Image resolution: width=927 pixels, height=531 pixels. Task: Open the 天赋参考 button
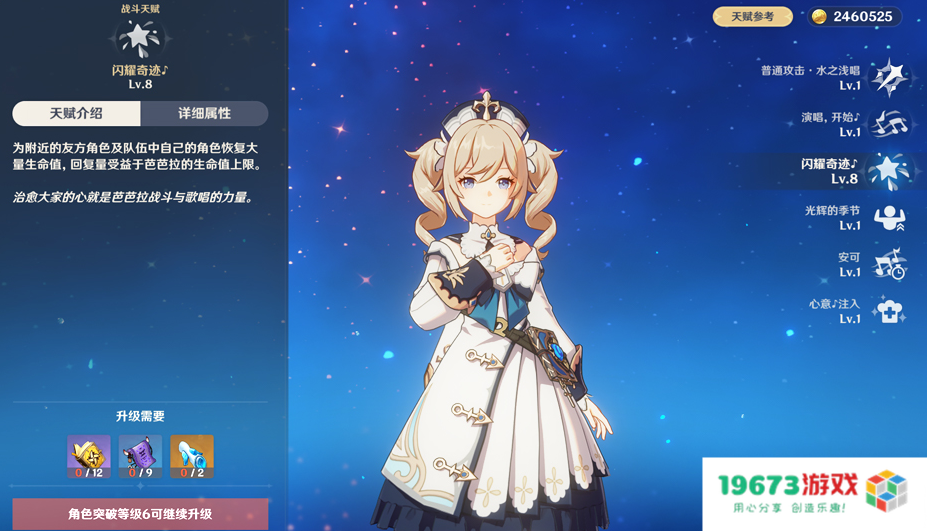pyautogui.click(x=752, y=17)
